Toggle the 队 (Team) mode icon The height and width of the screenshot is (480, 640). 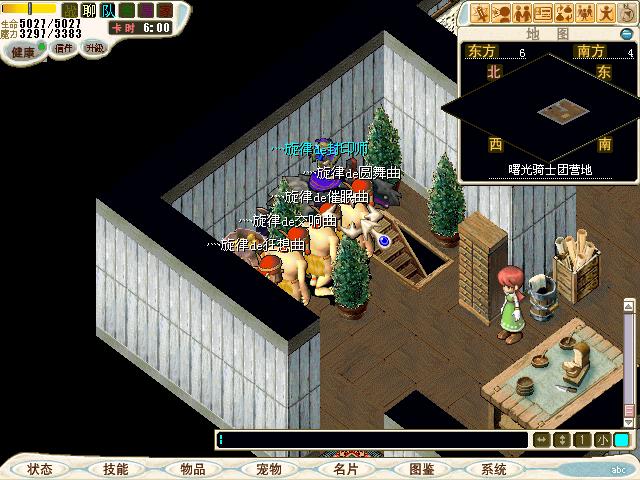click(107, 10)
